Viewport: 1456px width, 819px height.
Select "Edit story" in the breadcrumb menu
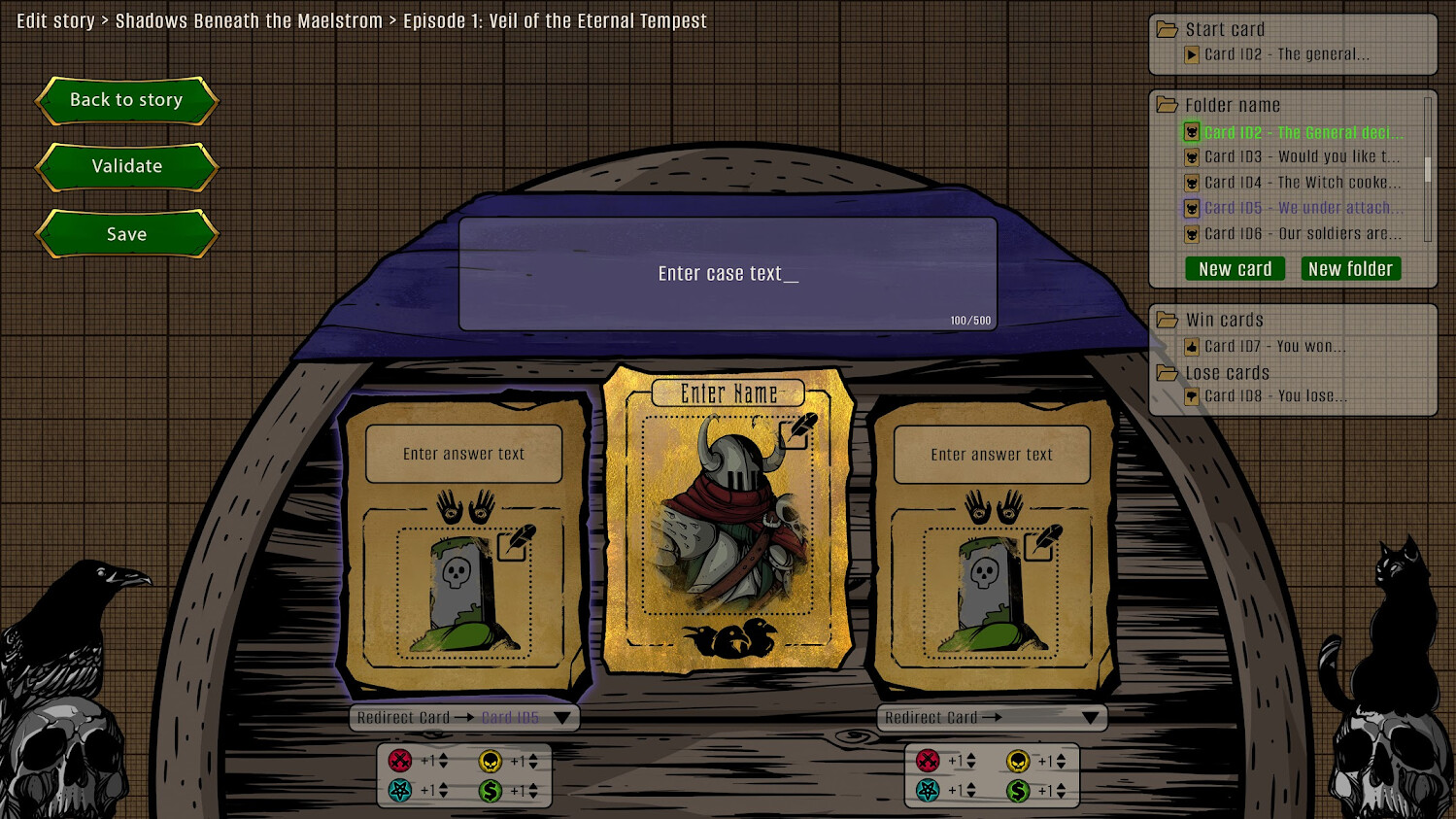click(55, 20)
